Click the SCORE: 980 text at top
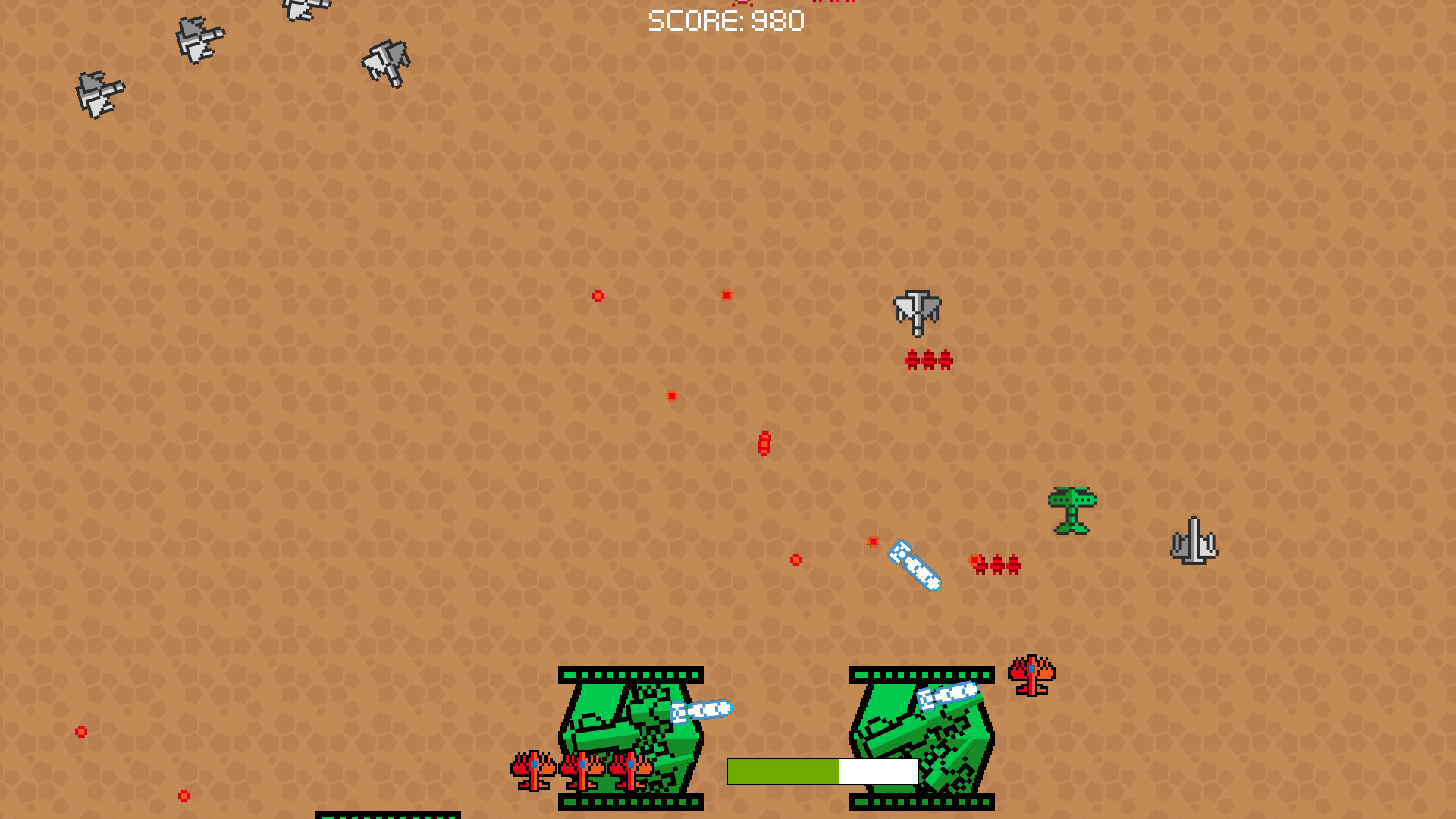The image size is (1456, 819). coord(725,20)
